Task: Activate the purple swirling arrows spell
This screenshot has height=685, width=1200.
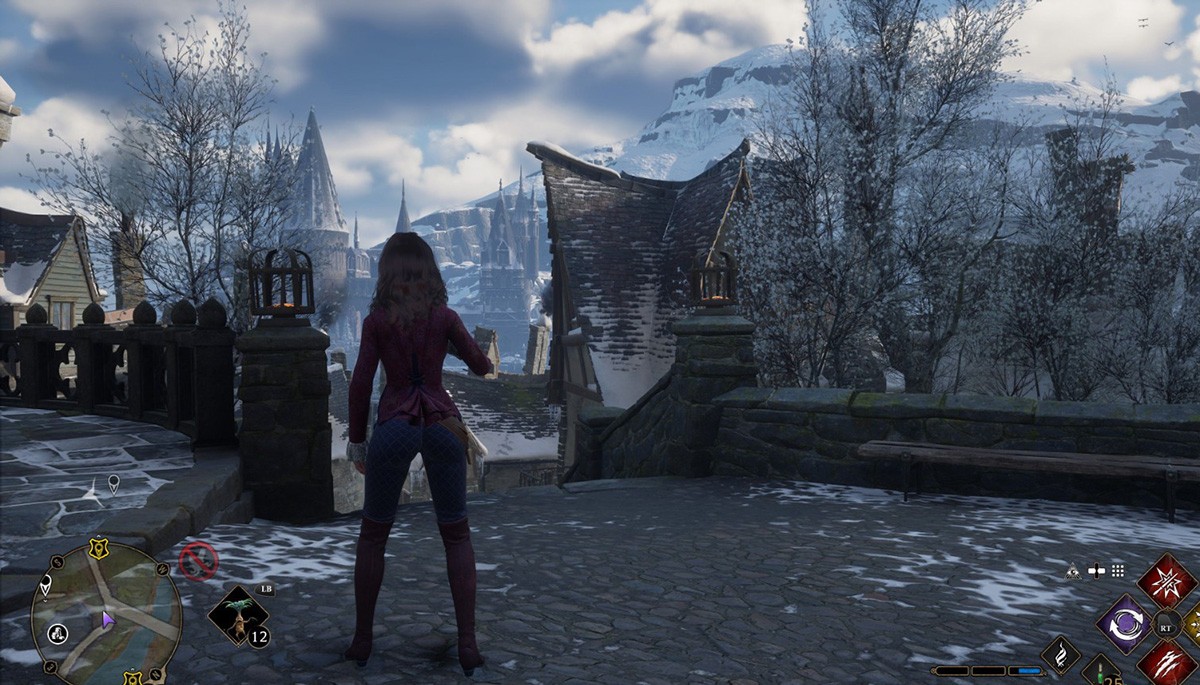Action: 1125,622
